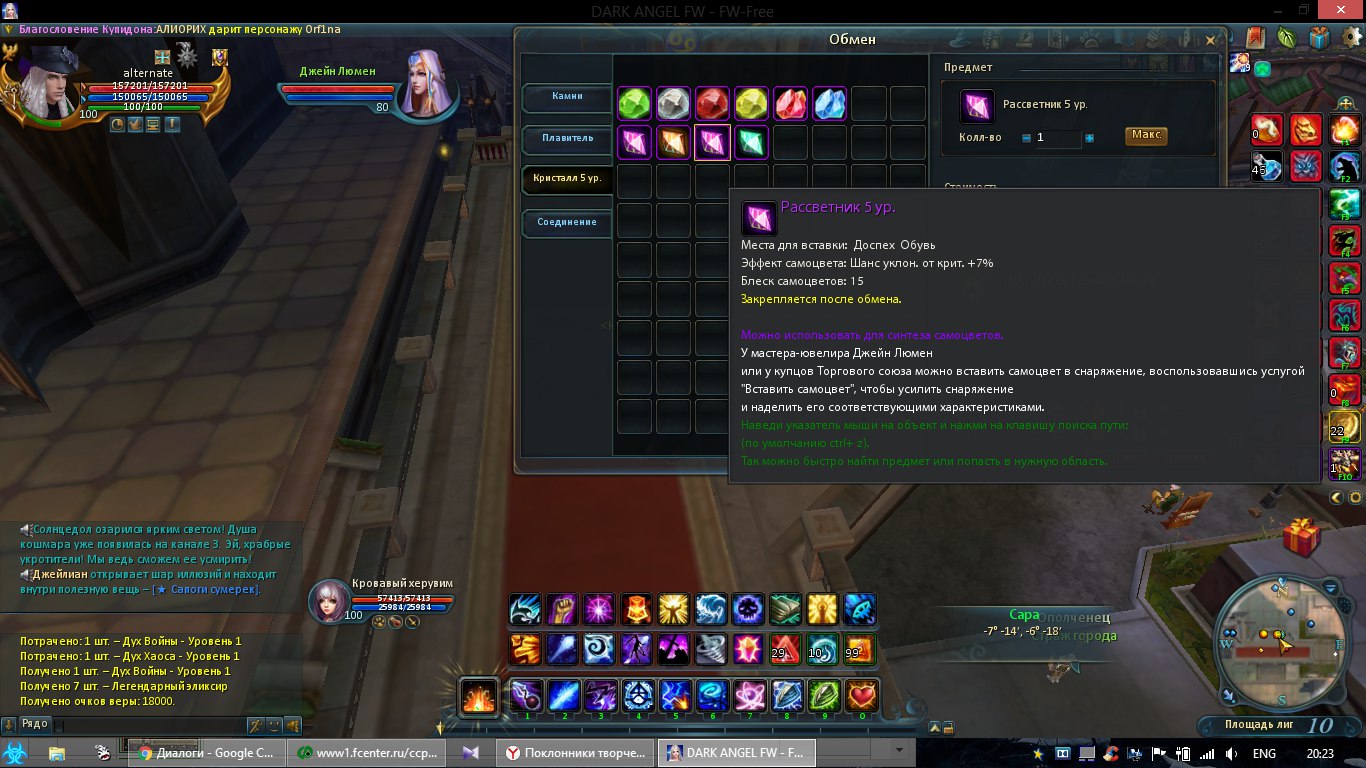This screenshot has width=1366, height=768.
Task: Activate the purple skull ability
Action: pyautogui.click(x=747, y=609)
